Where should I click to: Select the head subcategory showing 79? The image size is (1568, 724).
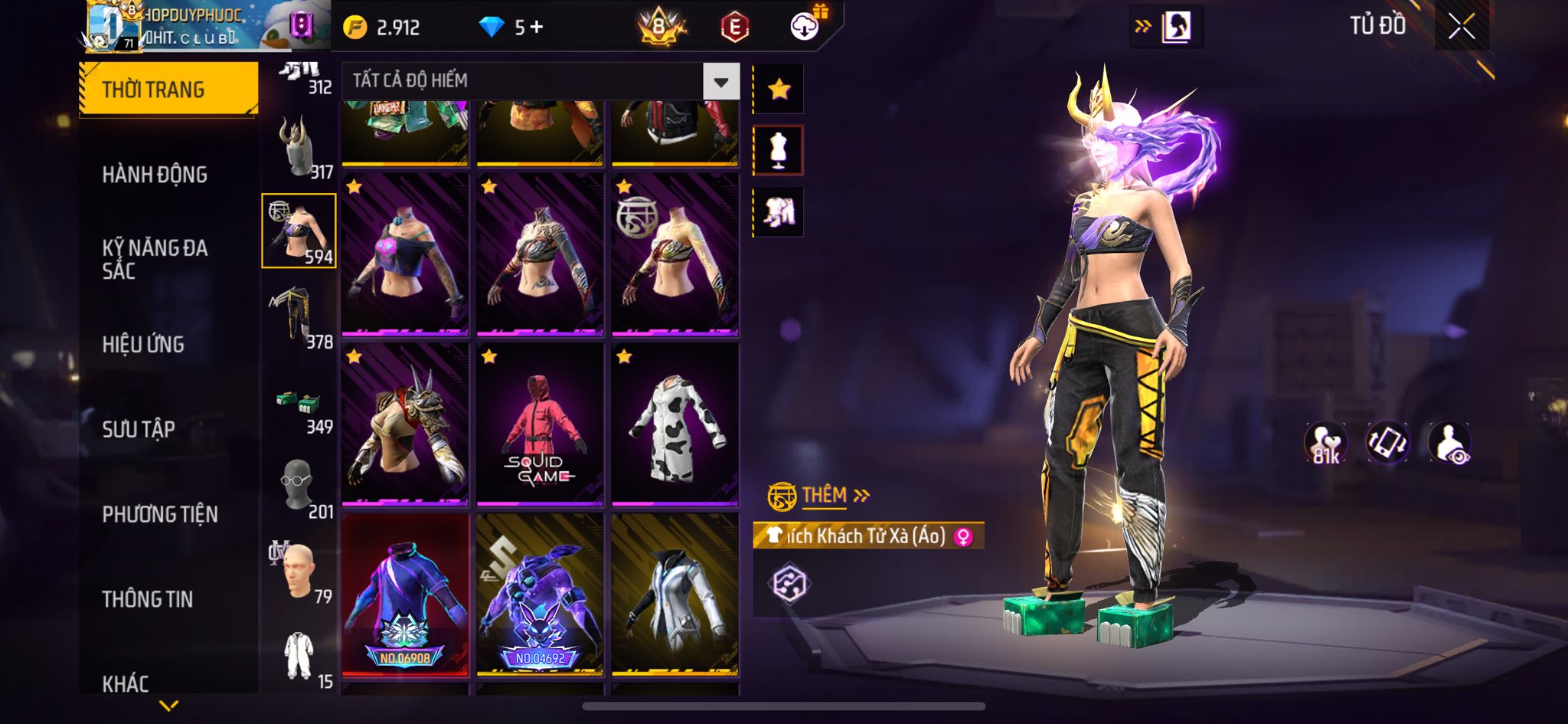click(299, 572)
